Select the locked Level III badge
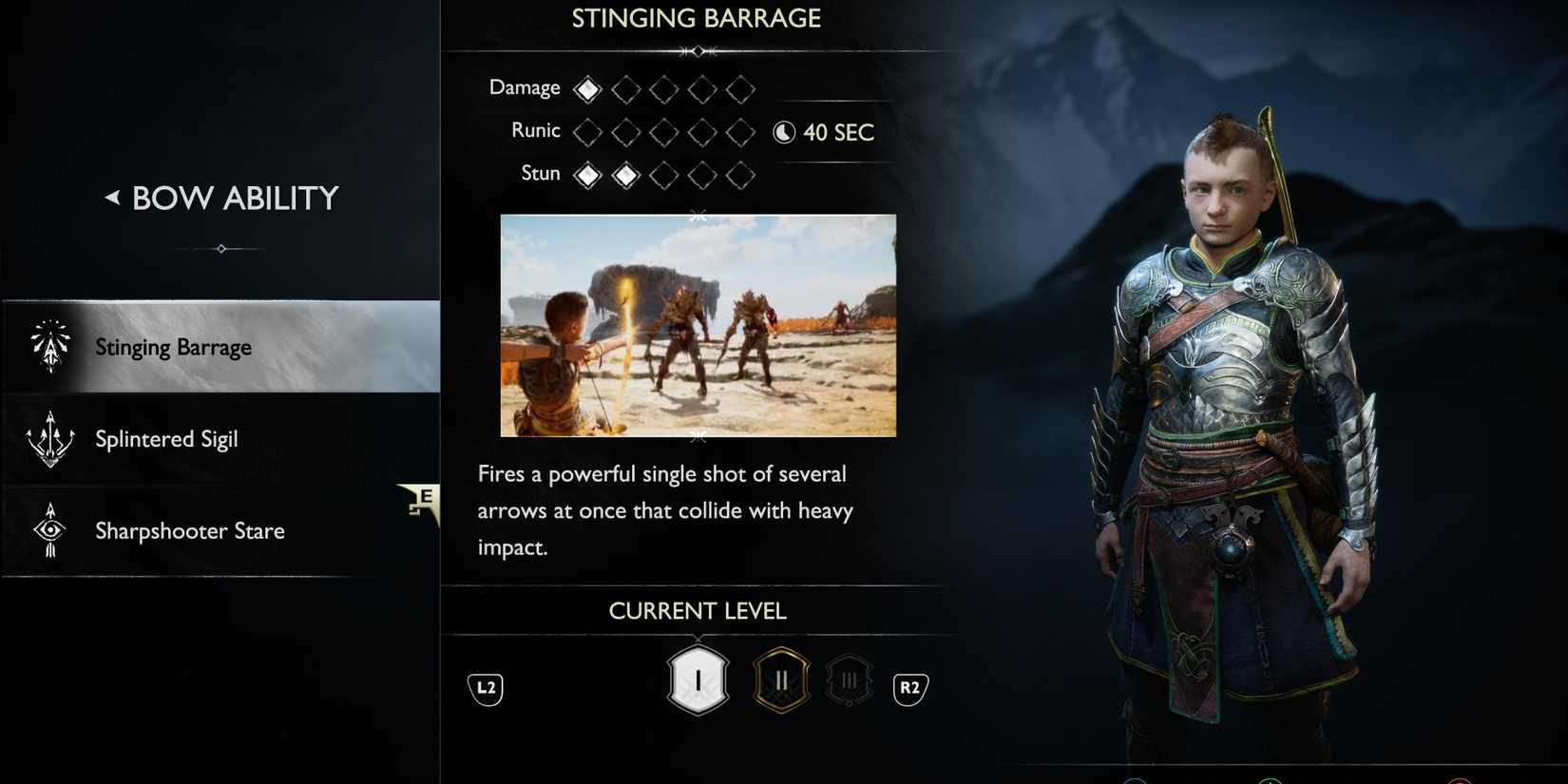Image resolution: width=1568 pixels, height=784 pixels. [x=849, y=678]
